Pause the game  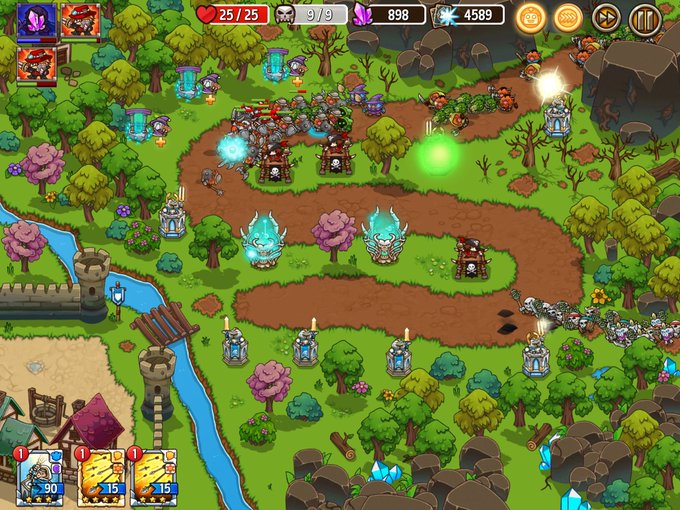645,16
